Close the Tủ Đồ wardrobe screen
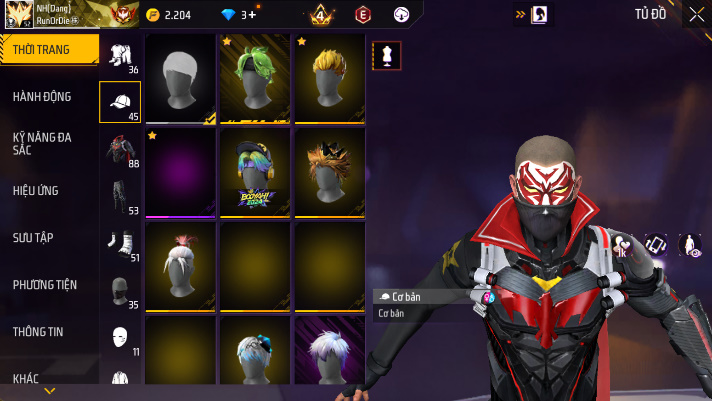The image size is (712, 401). pos(696,14)
